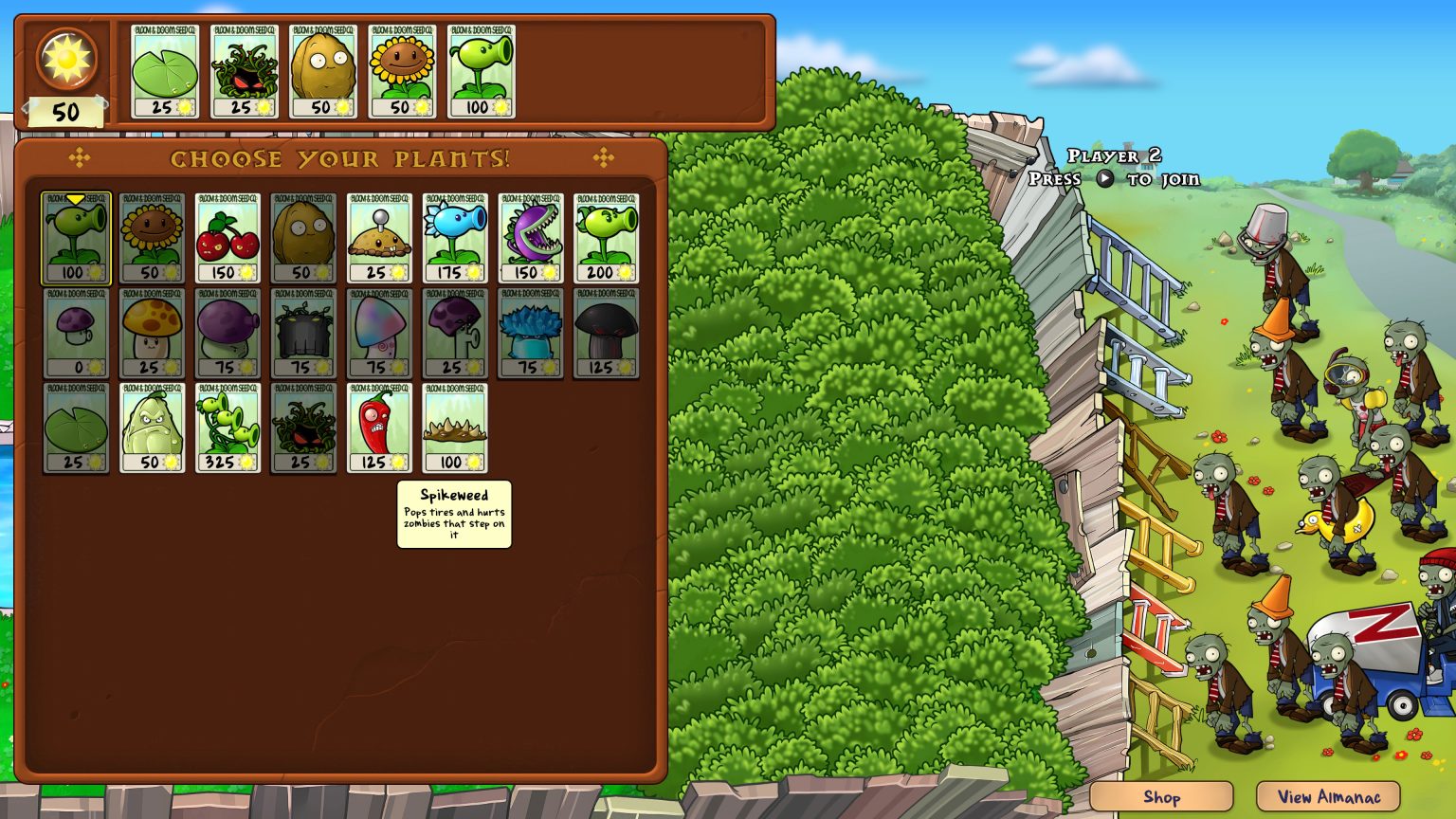Pick the Jalapeno seed packet
This screenshot has width=1456, height=819.
coord(379,428)
